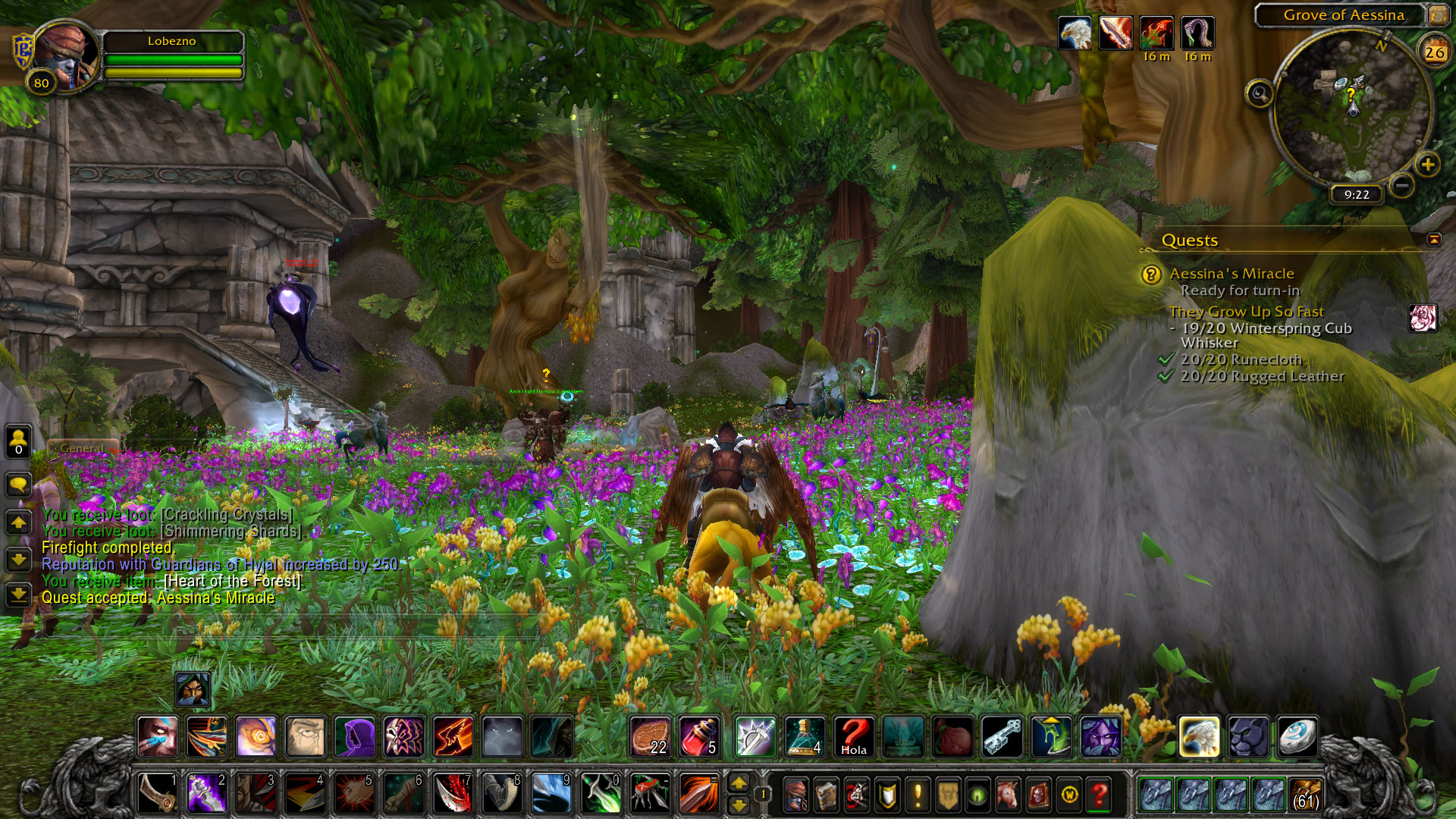This screenshot has height=819, width=1456.
Task: Open the minimap tracking magnifier button
Action: coord(1260,94)
